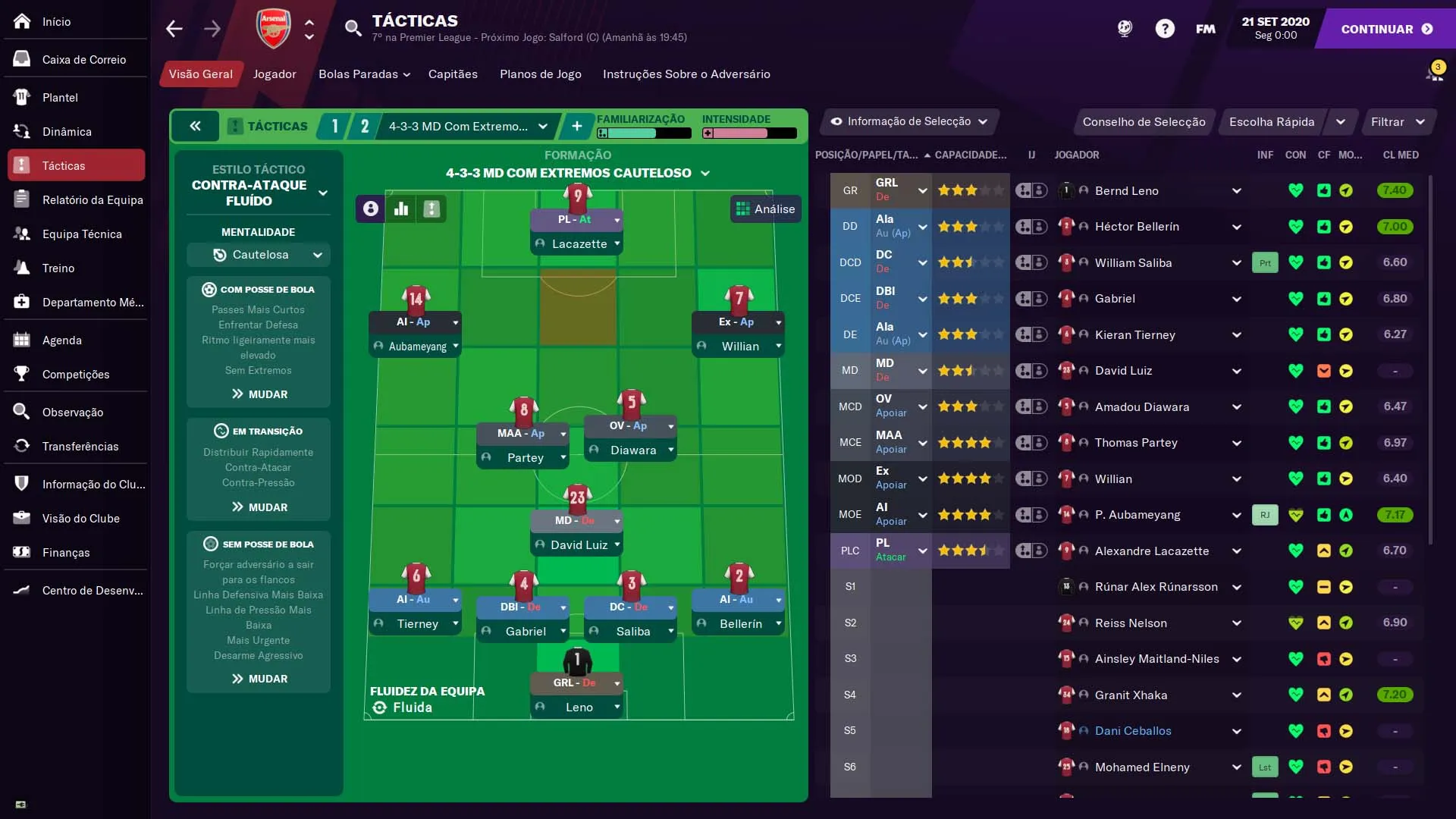Open the Análise panel
1456x819 pixels.
[766, 209]
